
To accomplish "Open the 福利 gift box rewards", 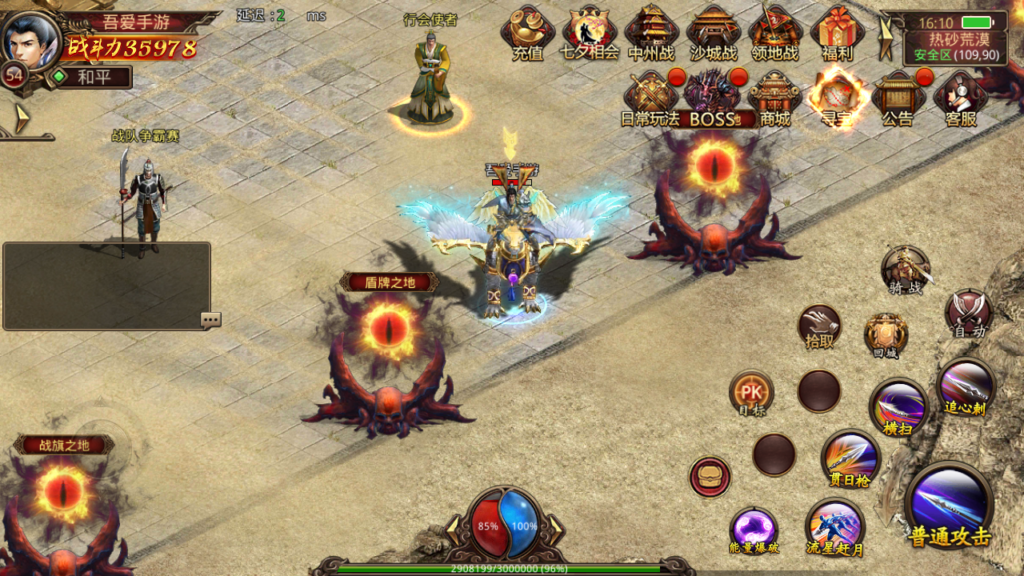I will [837, 33].
